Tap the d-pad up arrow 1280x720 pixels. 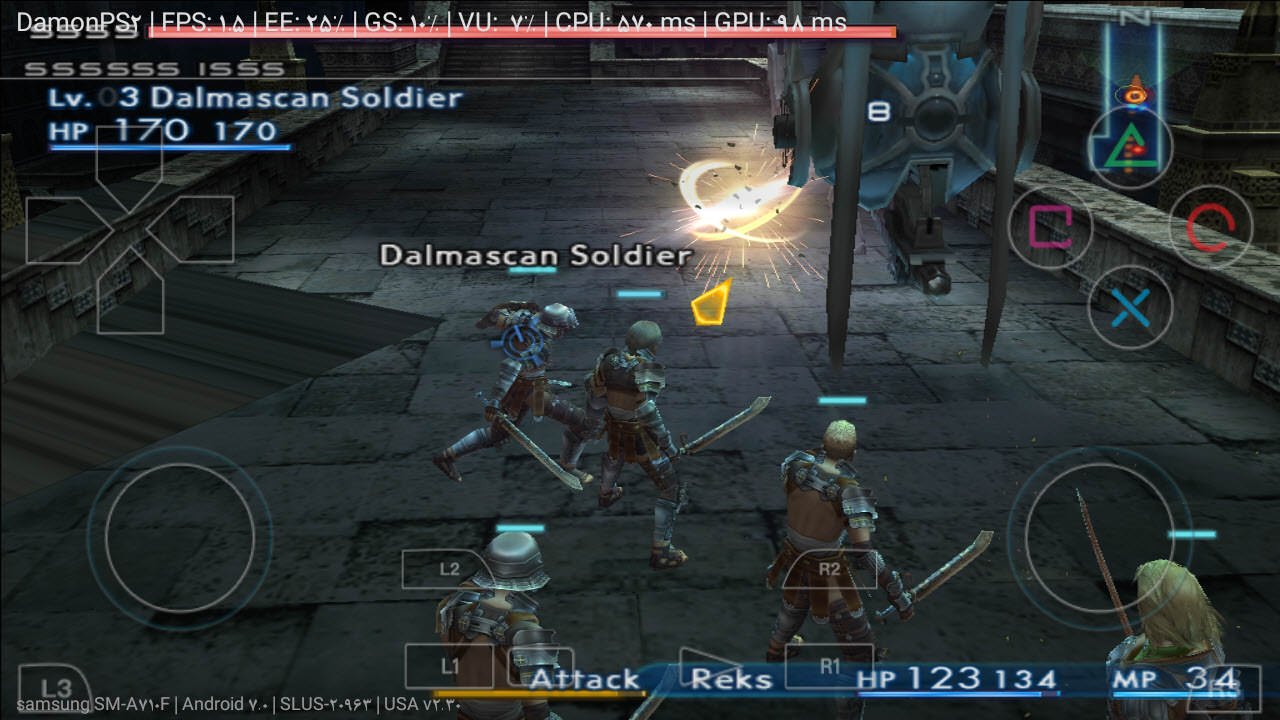point(129,160)
